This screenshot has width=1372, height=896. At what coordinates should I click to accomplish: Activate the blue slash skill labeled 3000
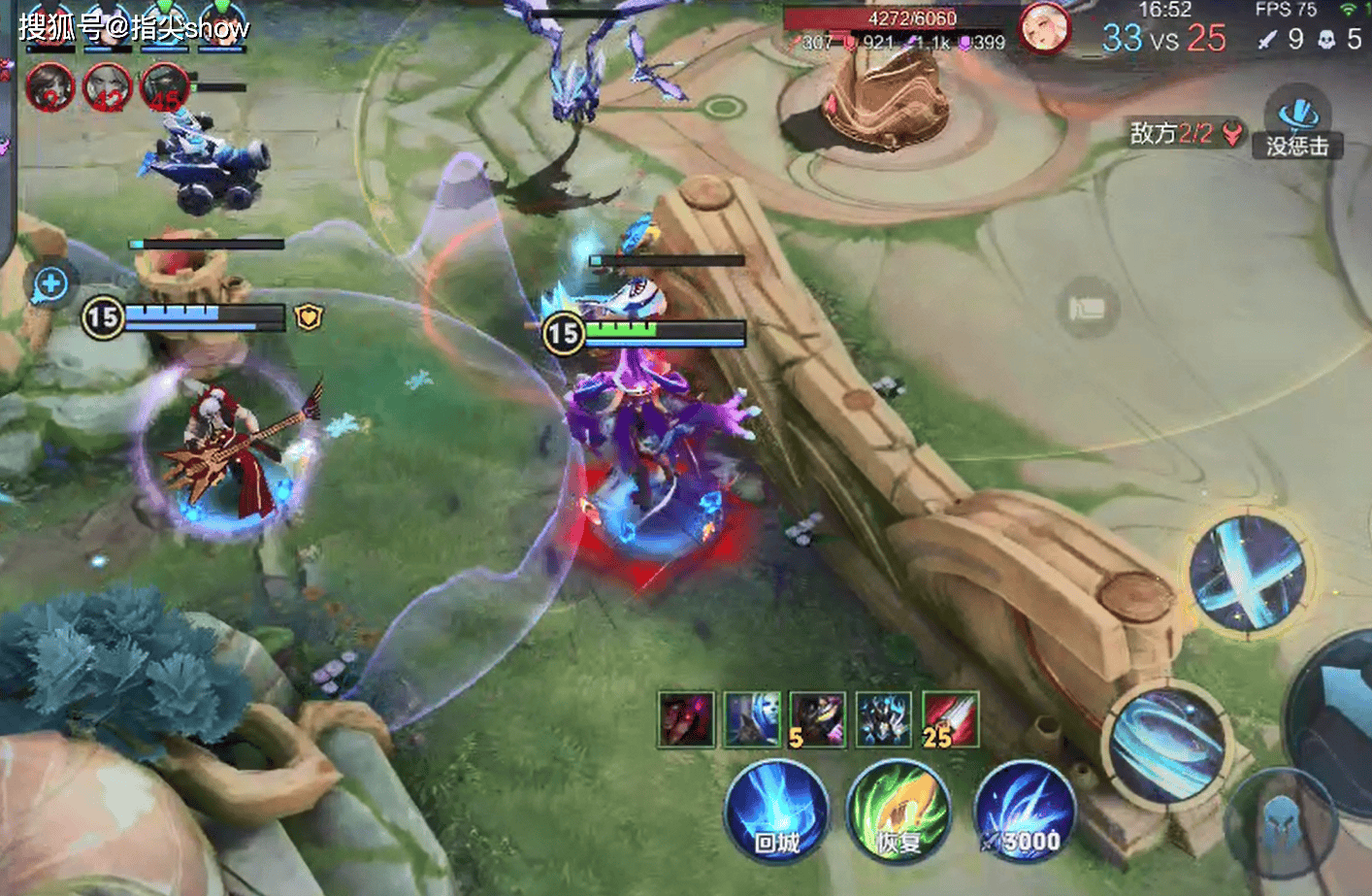click(1025, 813)
